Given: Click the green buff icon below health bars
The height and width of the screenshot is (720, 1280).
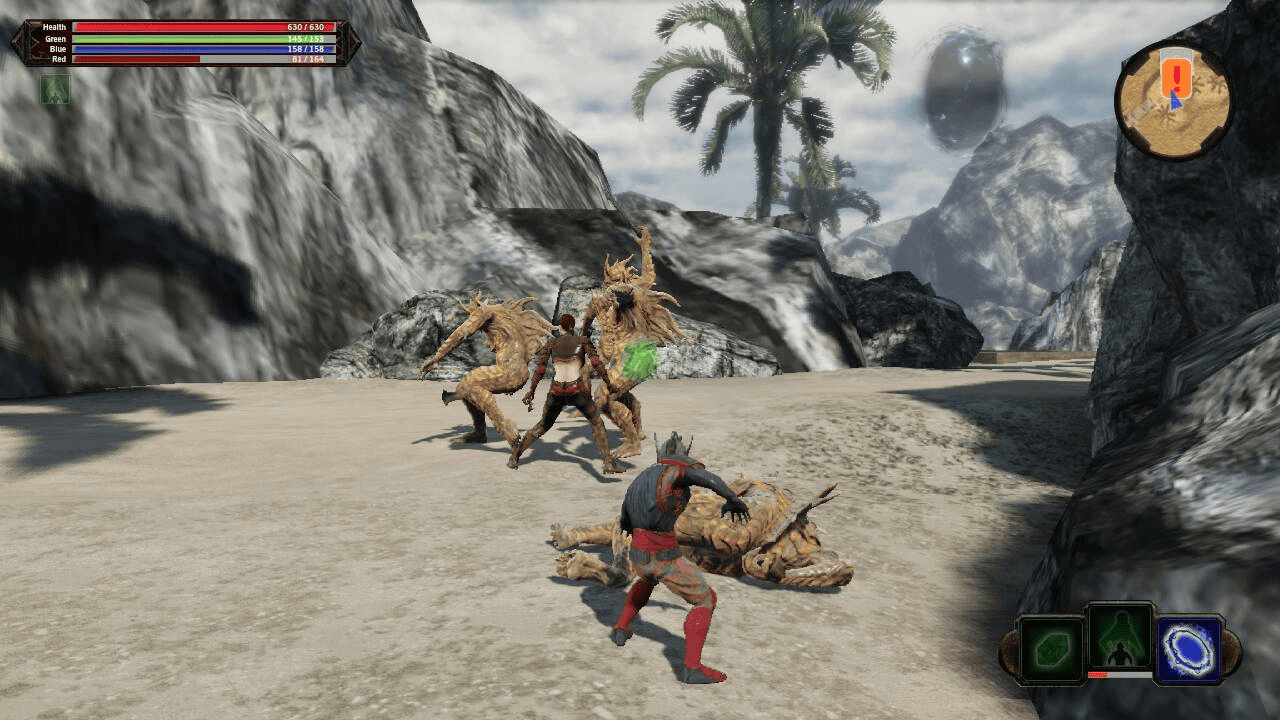Looking at the screenshot, I should 54,89.
